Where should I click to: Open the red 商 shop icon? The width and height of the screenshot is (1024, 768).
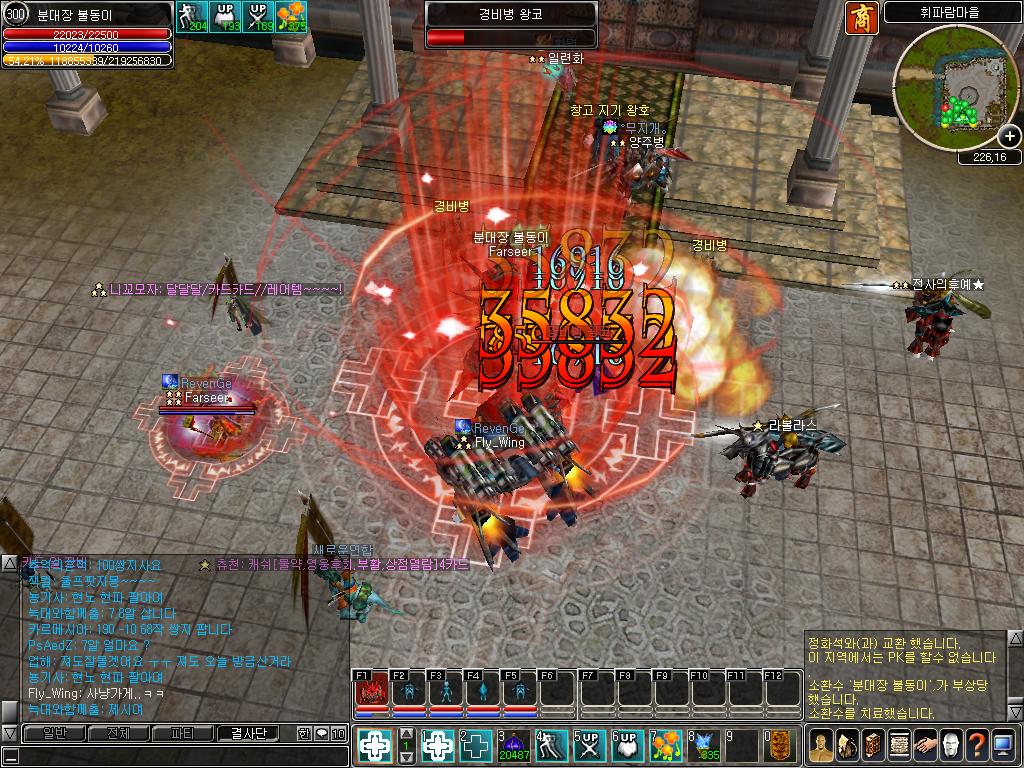pyautogui.click(x=861, y=19)
